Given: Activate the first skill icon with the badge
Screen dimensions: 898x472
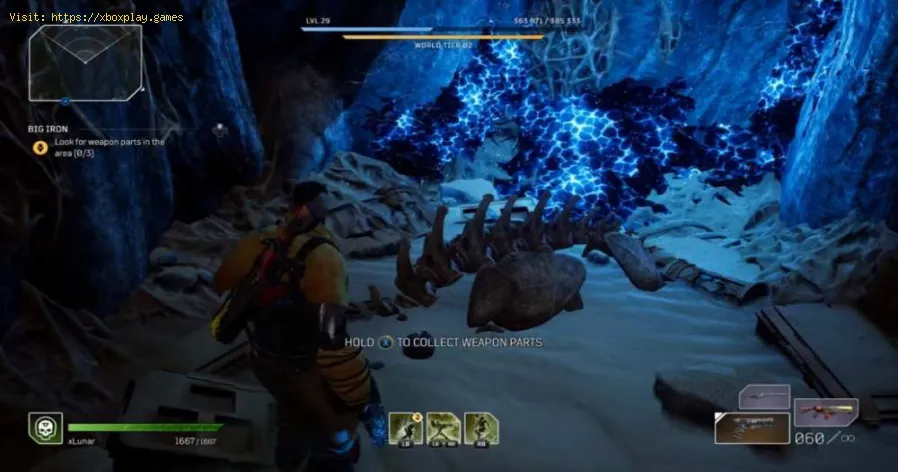Looking at the screenshot, I should click(x=402, y=428).
